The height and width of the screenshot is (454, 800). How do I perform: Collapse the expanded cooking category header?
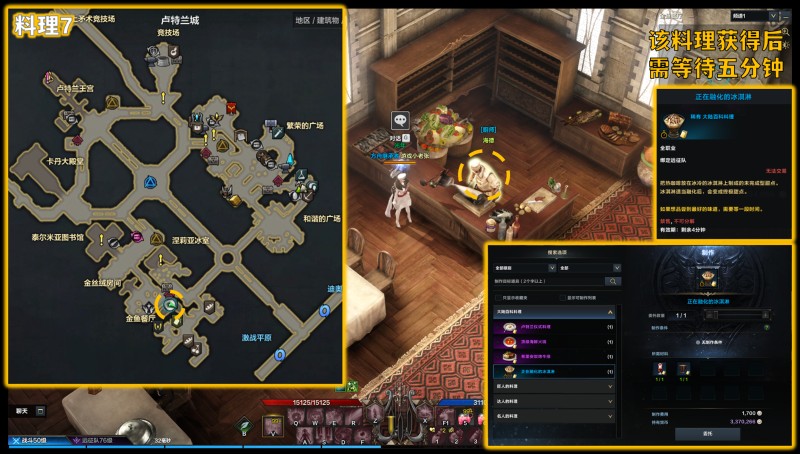coord(555,313)
